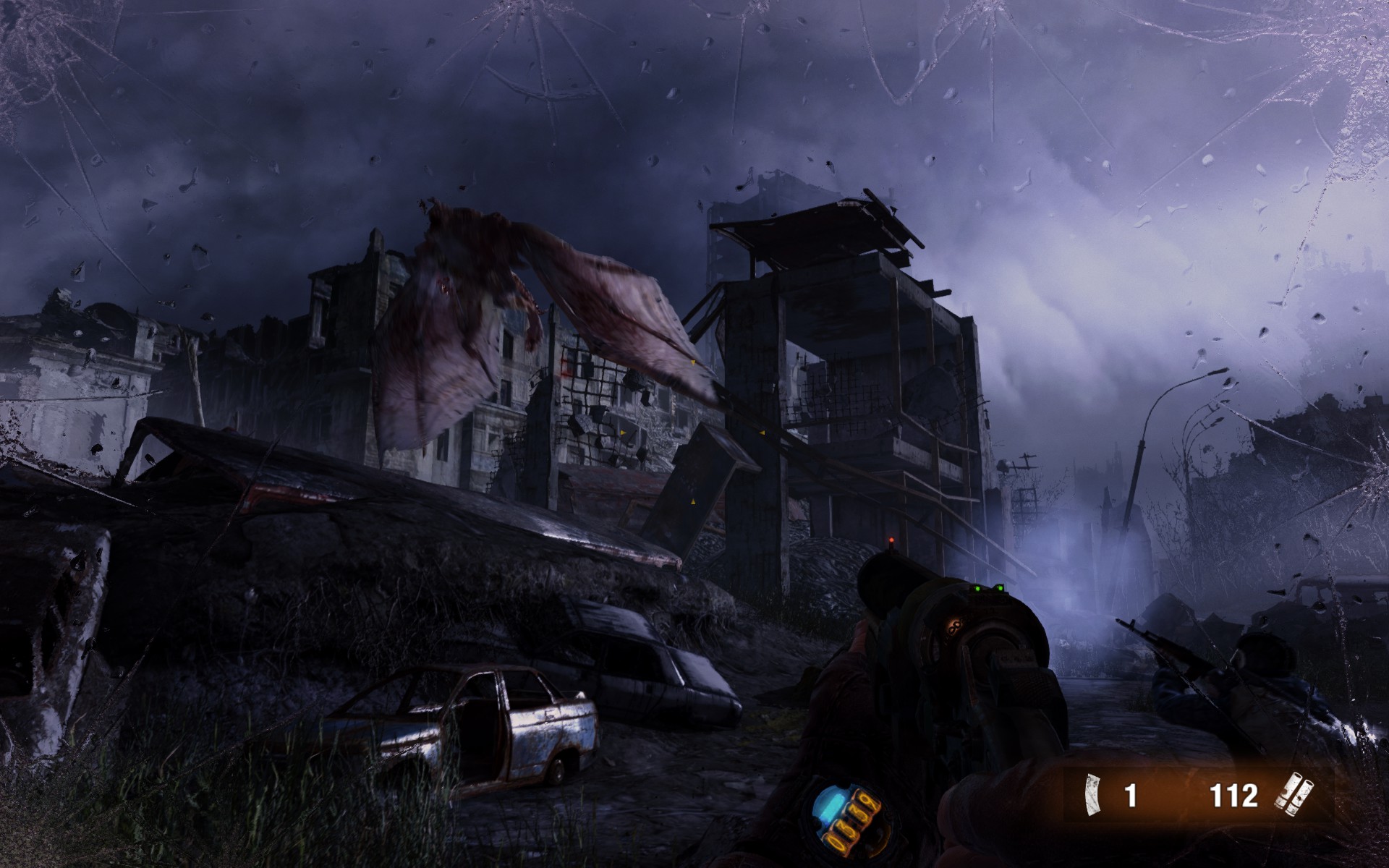Click the curved magazine ammo icon
The image size is (1389, 868).
(x=1090, y=796)
